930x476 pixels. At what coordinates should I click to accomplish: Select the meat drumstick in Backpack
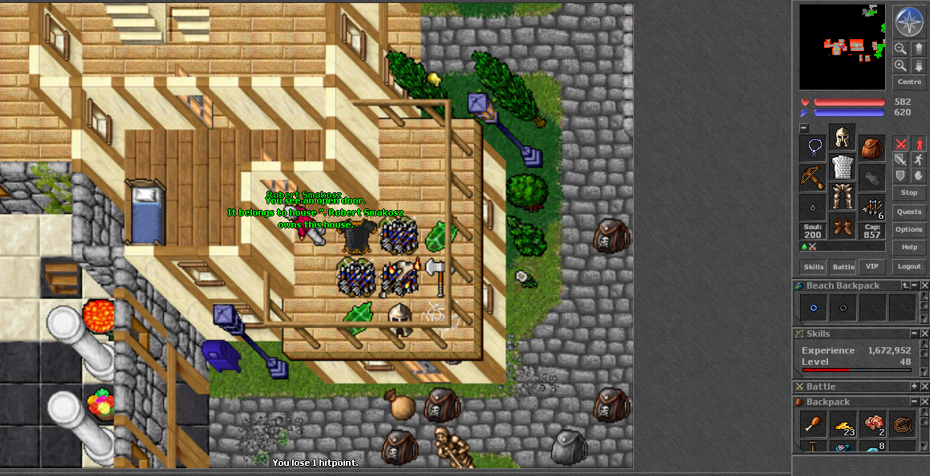(x=814, y=423)
